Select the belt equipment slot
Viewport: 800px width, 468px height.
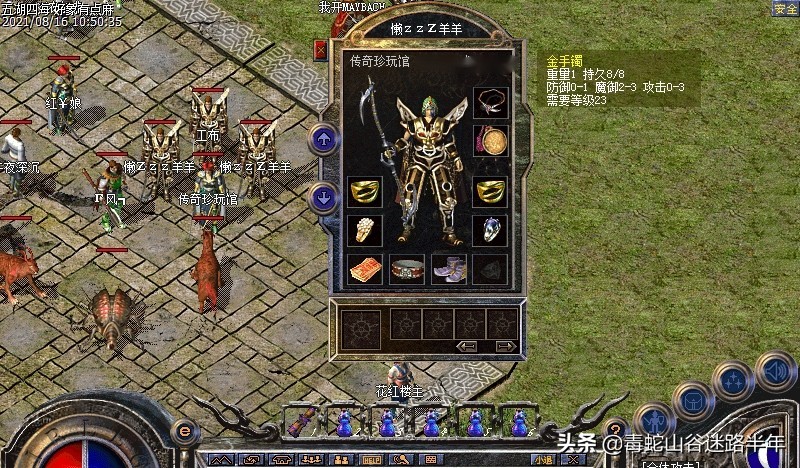pyautogui.click(x=406, y=268)
